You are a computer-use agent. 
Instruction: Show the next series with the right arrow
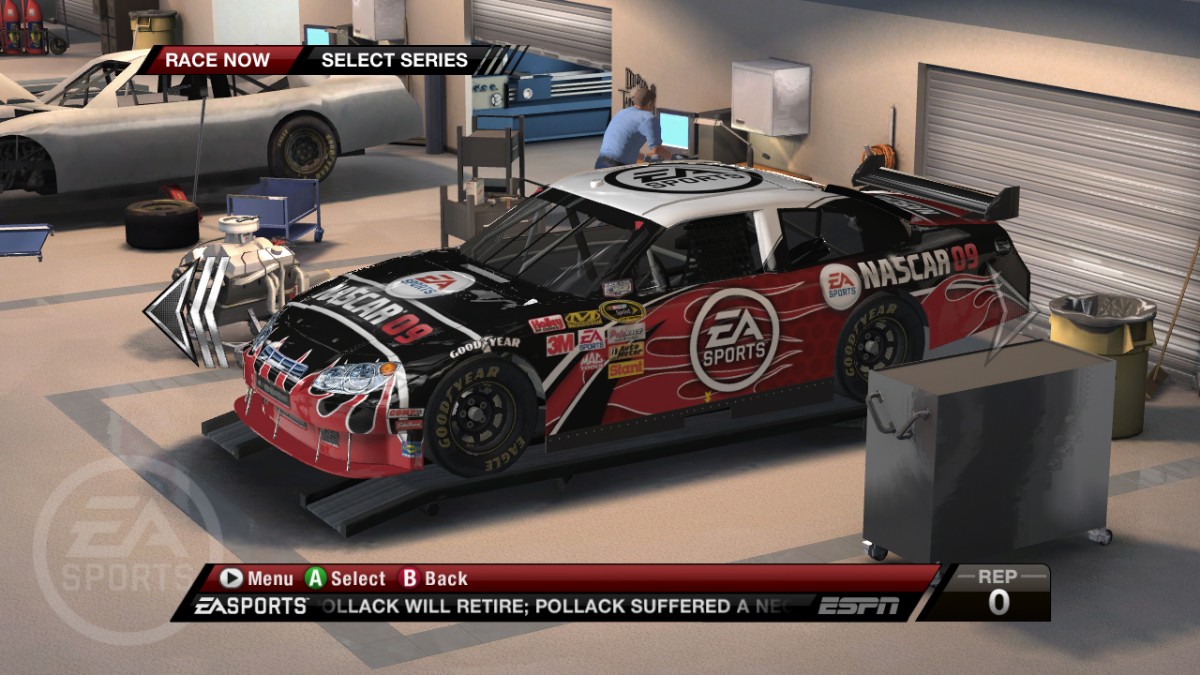tap(1008, 313)
